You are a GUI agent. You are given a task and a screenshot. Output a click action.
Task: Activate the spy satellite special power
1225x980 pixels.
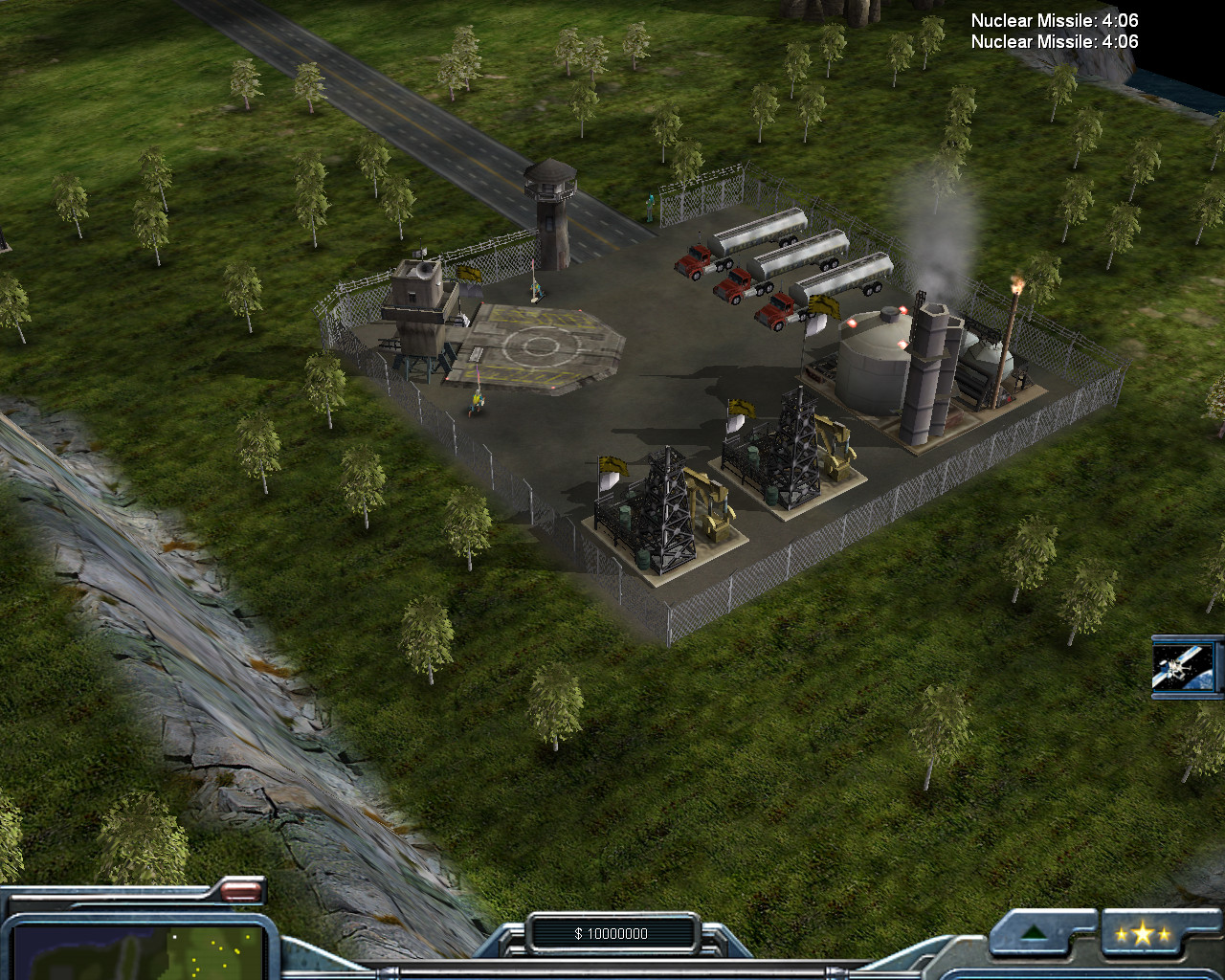1187,666
